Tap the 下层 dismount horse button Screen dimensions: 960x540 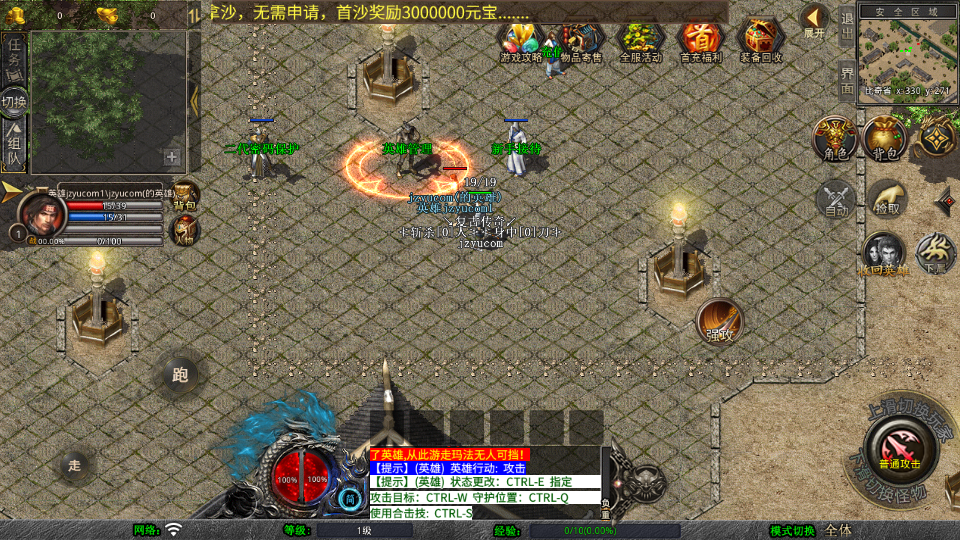(x=935, y=254)
